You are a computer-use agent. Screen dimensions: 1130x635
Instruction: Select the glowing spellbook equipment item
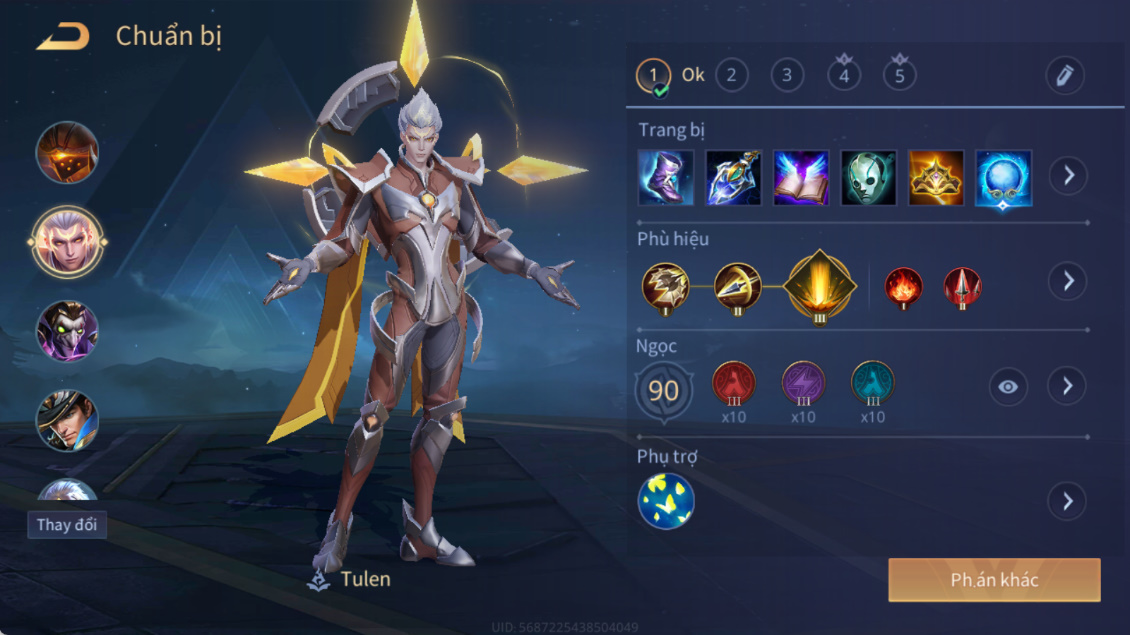801,178
